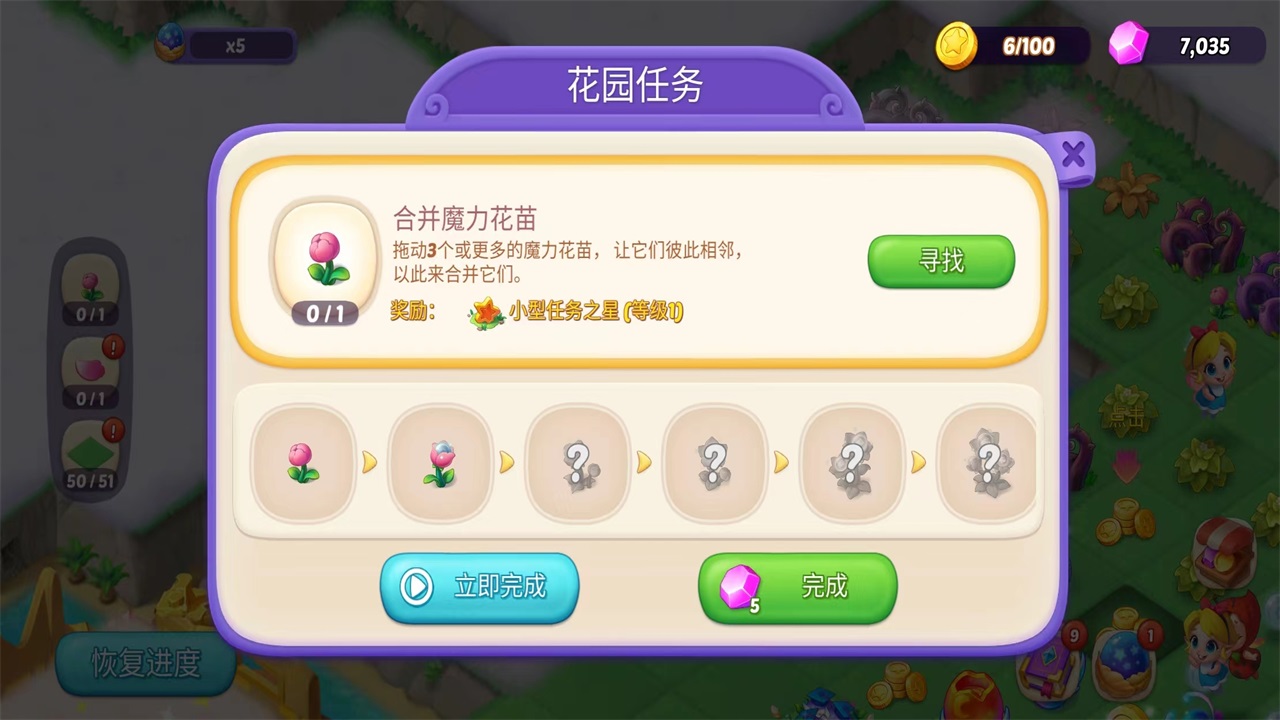
Task: Click the blue blooming flower stage thumbnail
Action: click(x=439, y=462)
